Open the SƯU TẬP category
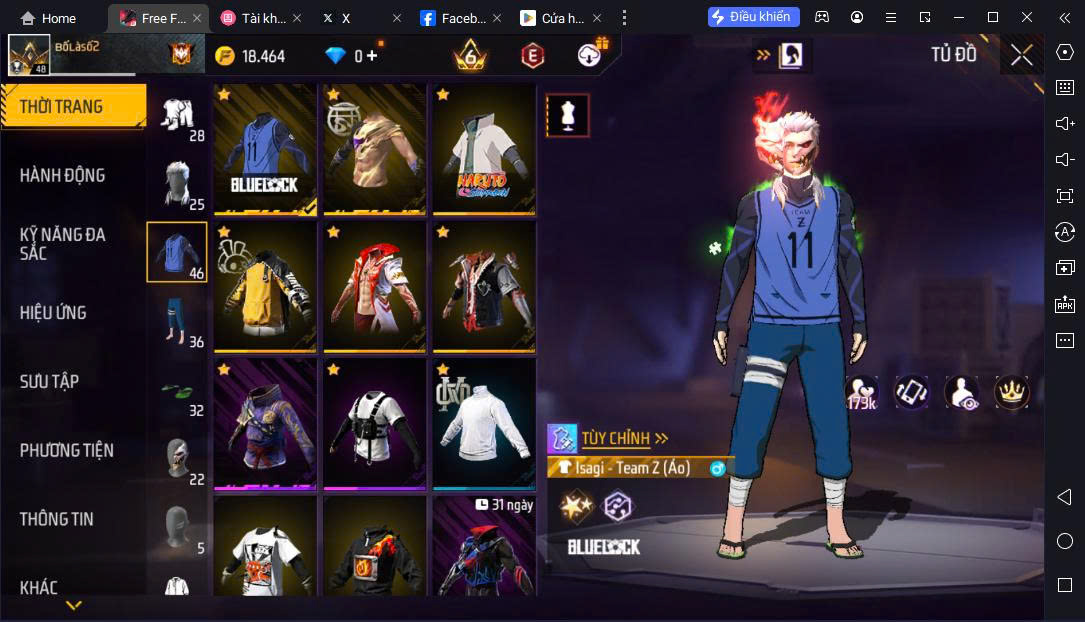The image size is (1085, 622). click(49, 381)
